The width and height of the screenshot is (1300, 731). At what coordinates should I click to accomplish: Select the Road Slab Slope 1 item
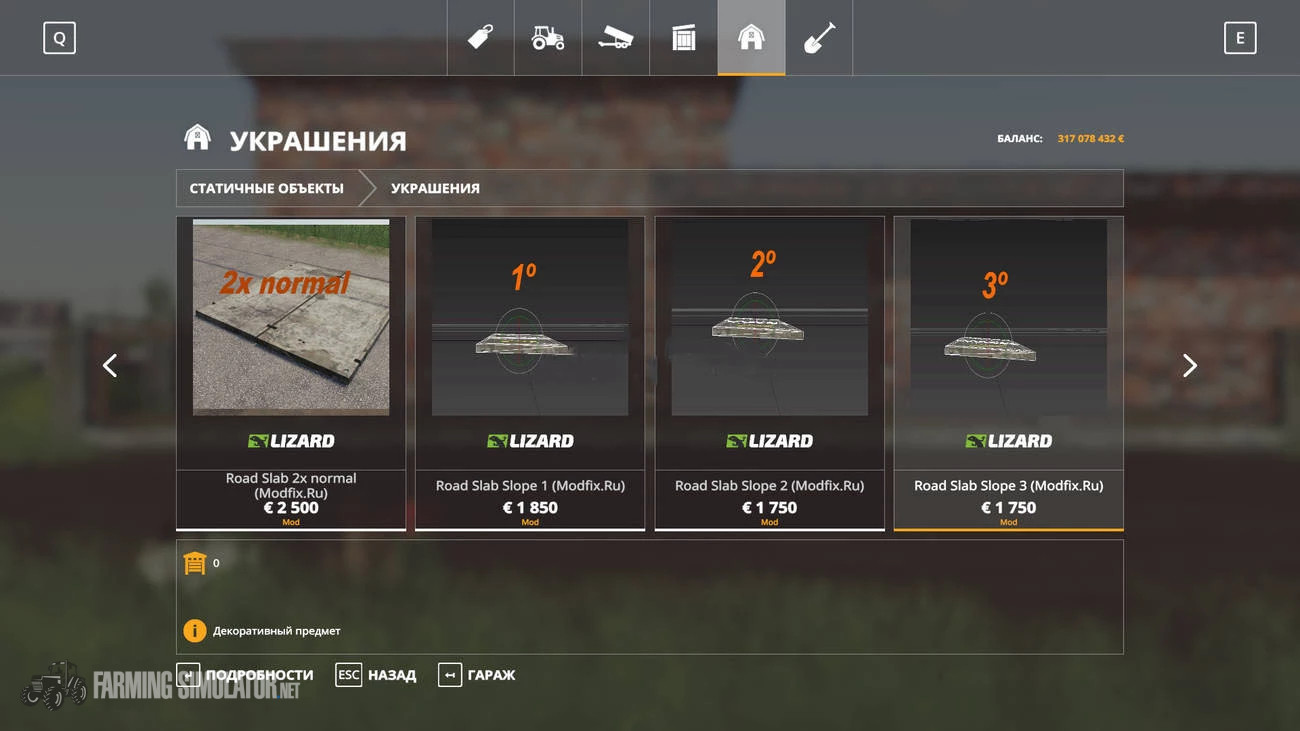click(530, 370)
